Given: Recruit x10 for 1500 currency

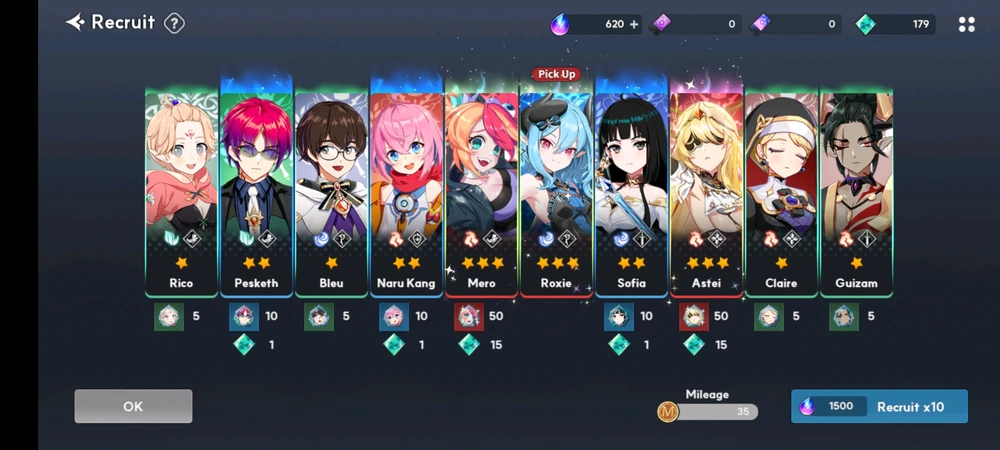Looking at the screenshot, I should pos(879,406).
